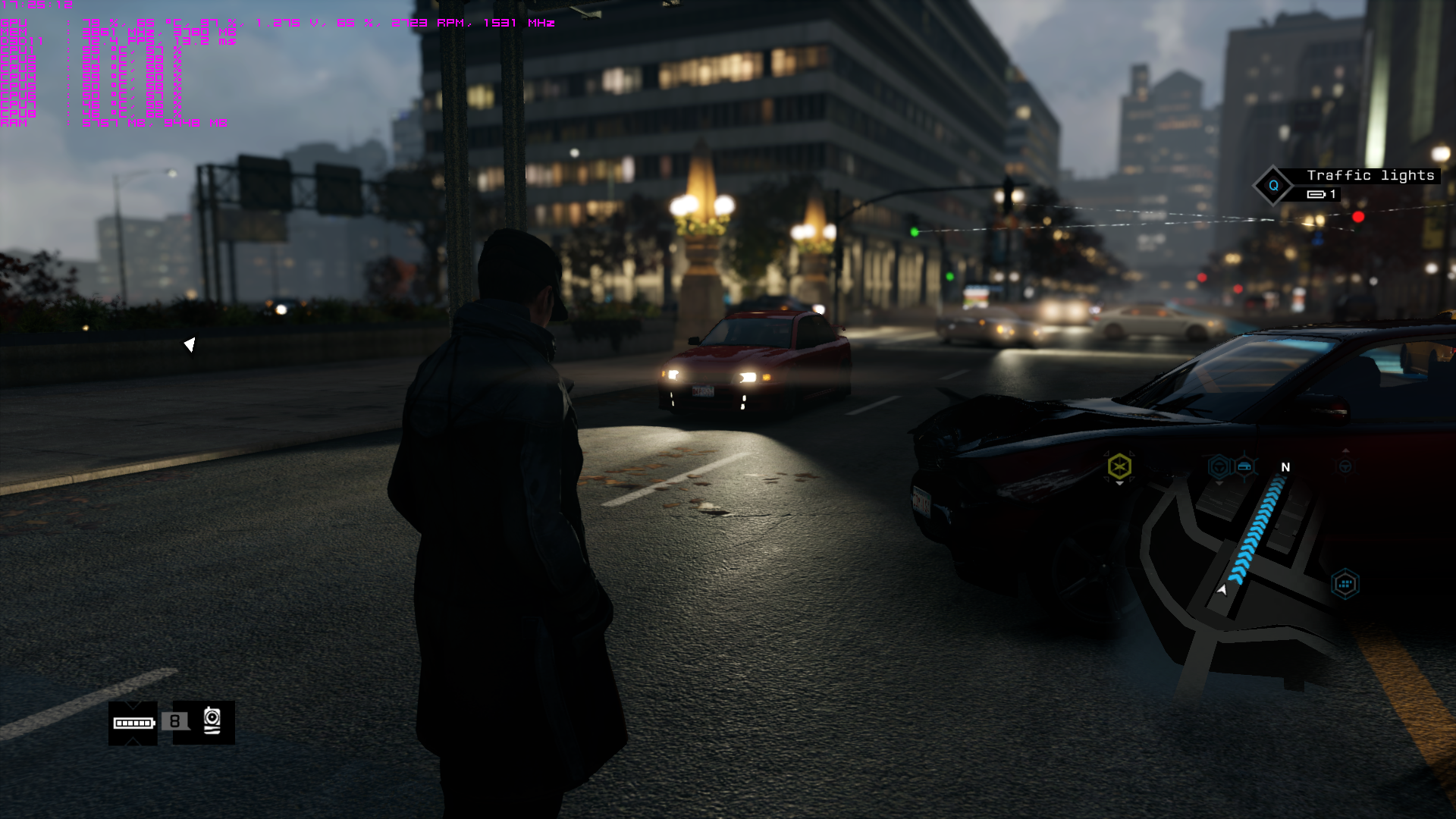This screenshot has width=1456, height=819.
Task: Select the equipped lure device icon
Action: [212, 721]
